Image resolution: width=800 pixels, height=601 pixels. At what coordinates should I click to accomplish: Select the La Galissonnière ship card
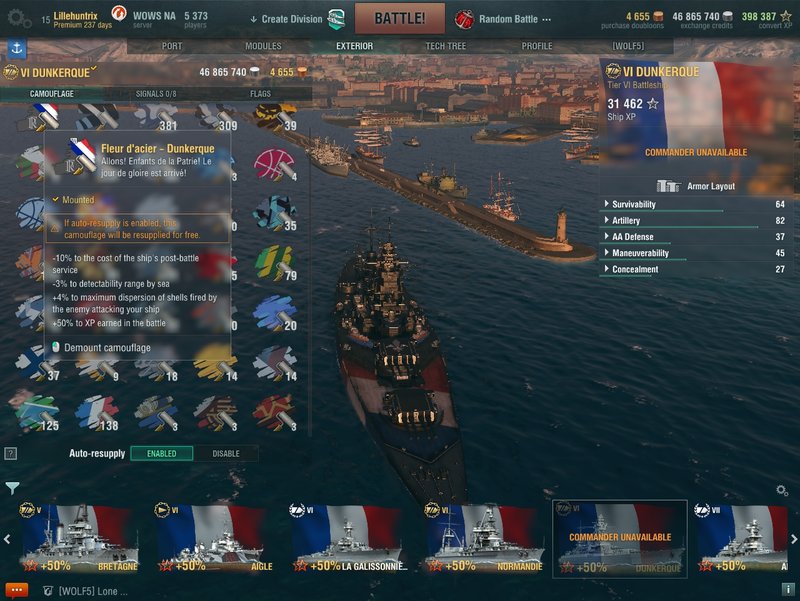[347, 538]
